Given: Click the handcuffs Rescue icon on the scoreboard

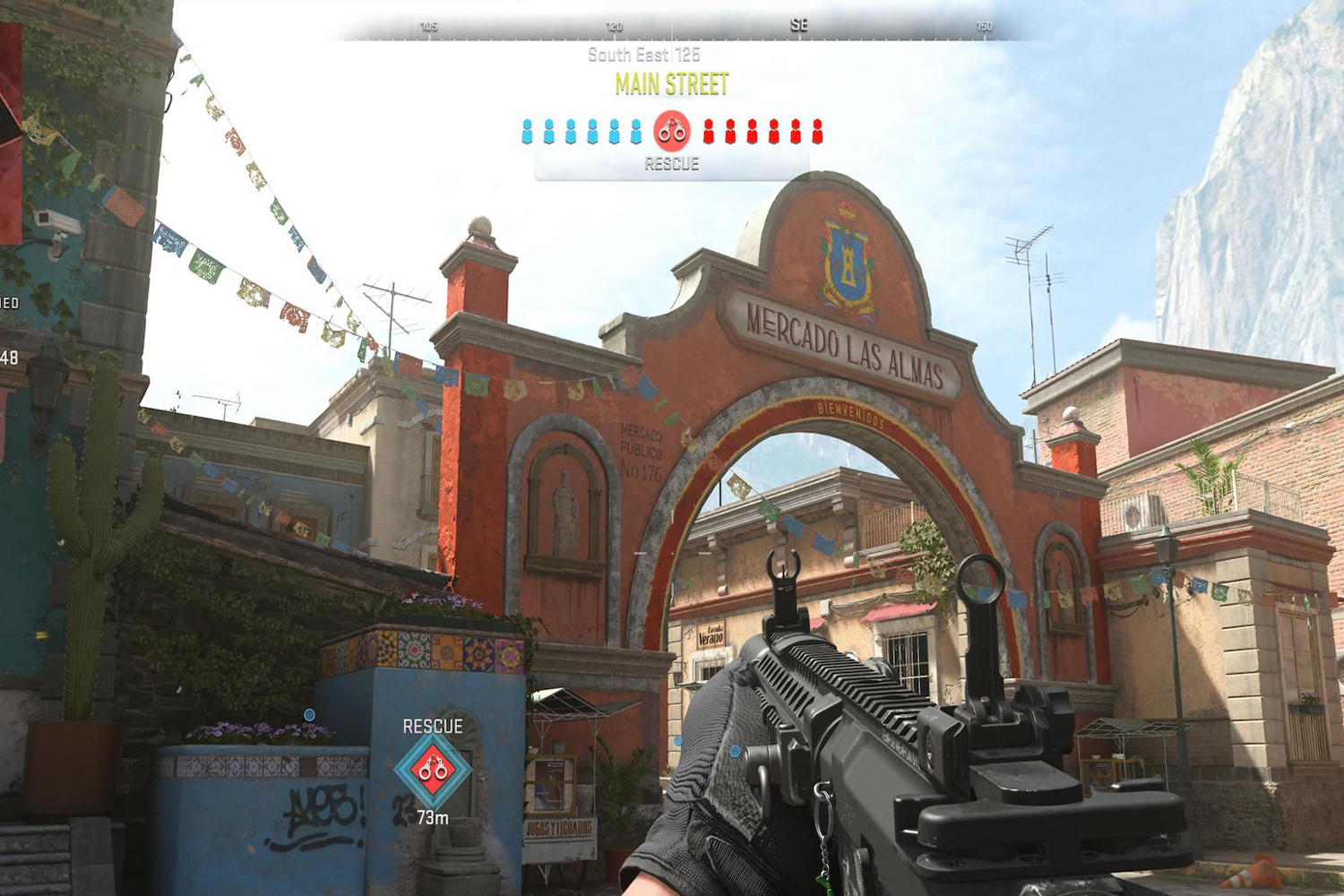Looking at the screenshot, I should [671, 131].
